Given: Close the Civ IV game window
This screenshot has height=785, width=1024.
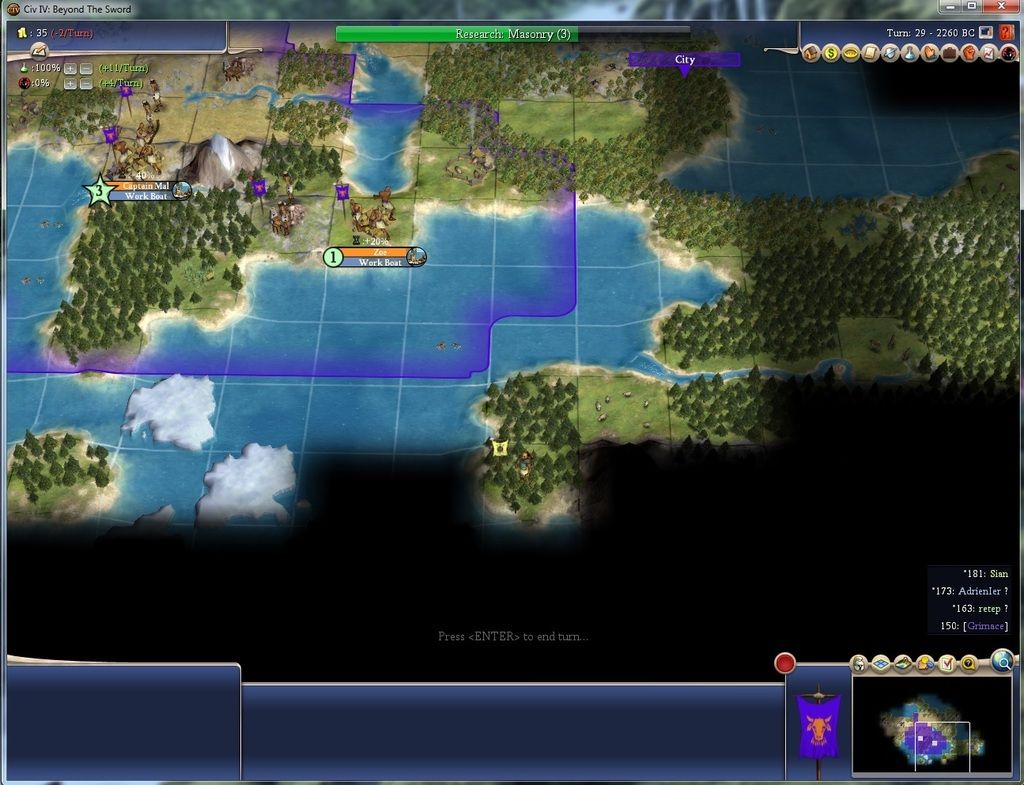Looking at the screenshot, I should pyautogui.click(x=1001, y=6).
